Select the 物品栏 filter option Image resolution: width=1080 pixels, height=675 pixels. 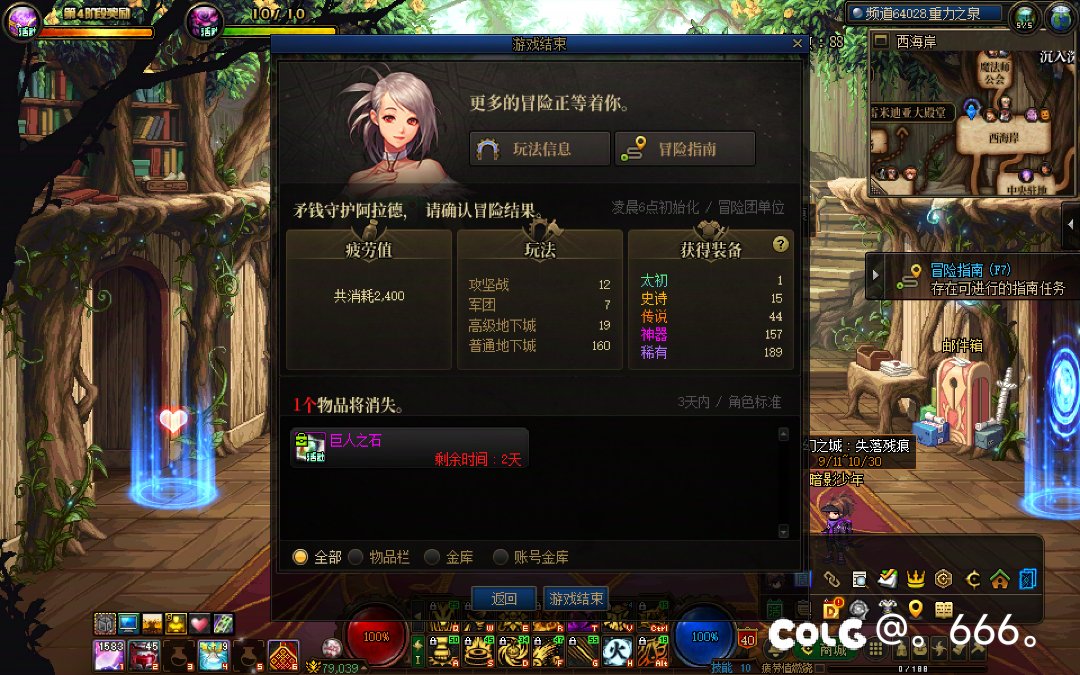356,557
